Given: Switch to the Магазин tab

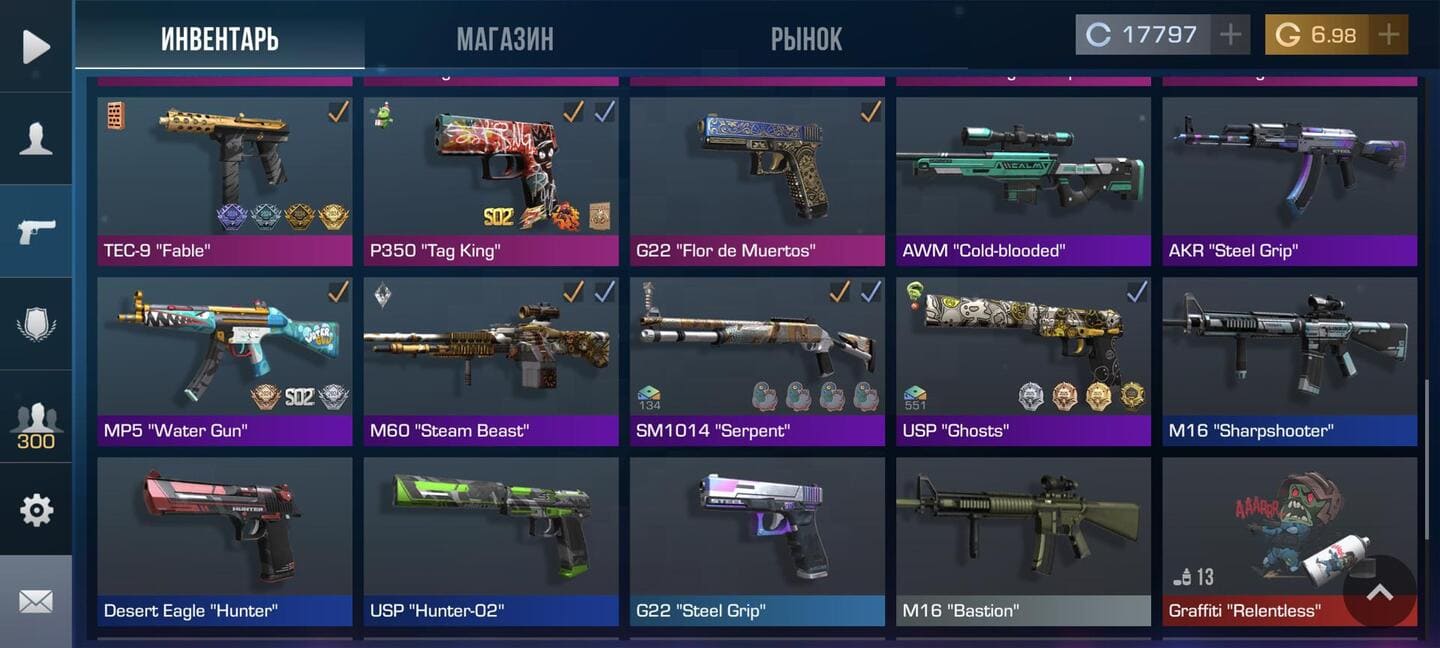Looking at the screenshot, I should 504,39.
